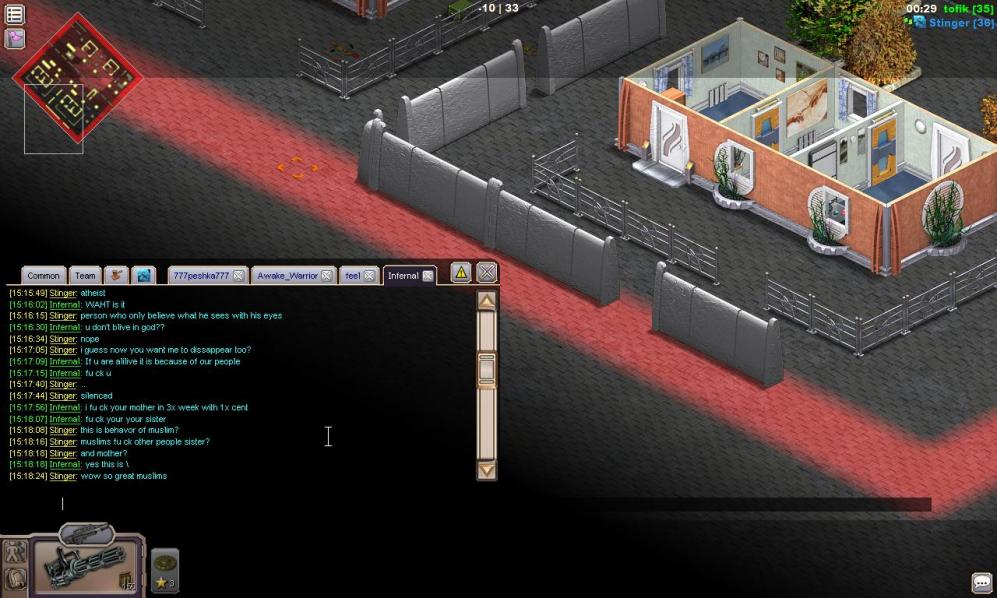The image size is (997, 598).
Task: Toggle the speech bubble chat button
Action: pos(981,583)
